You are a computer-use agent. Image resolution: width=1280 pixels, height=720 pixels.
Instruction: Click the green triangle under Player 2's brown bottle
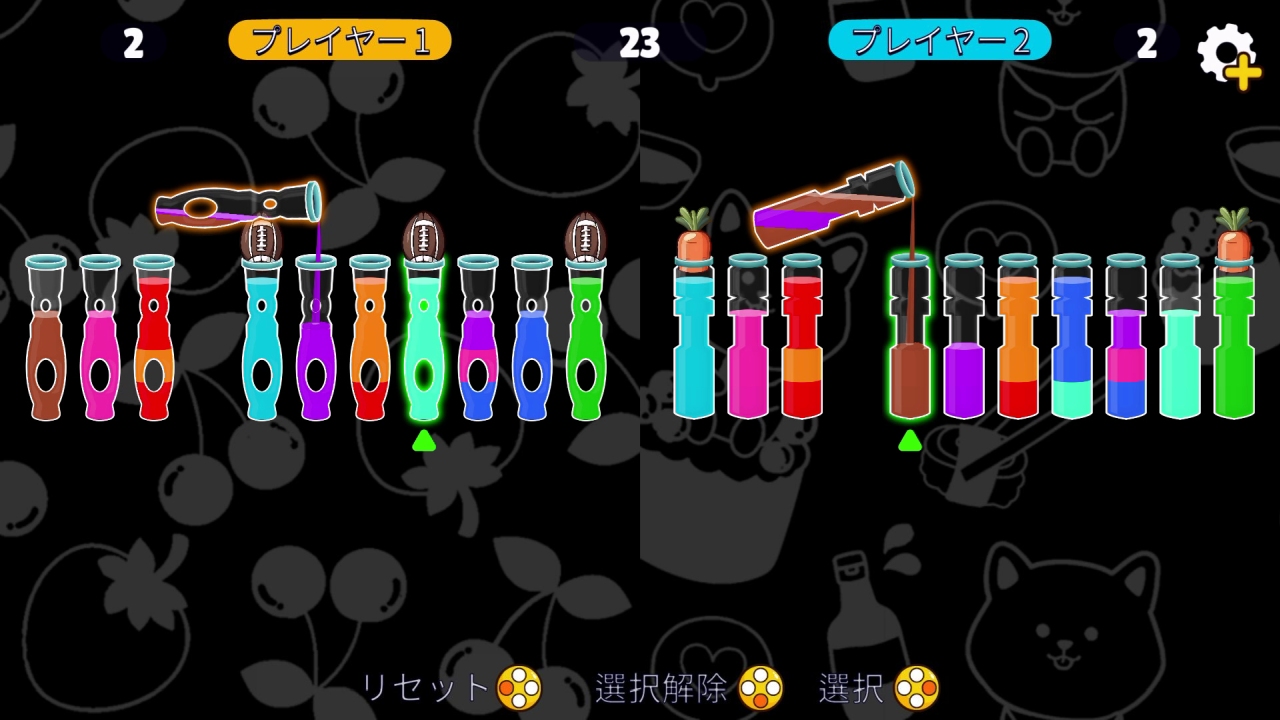tap(910, 441)
